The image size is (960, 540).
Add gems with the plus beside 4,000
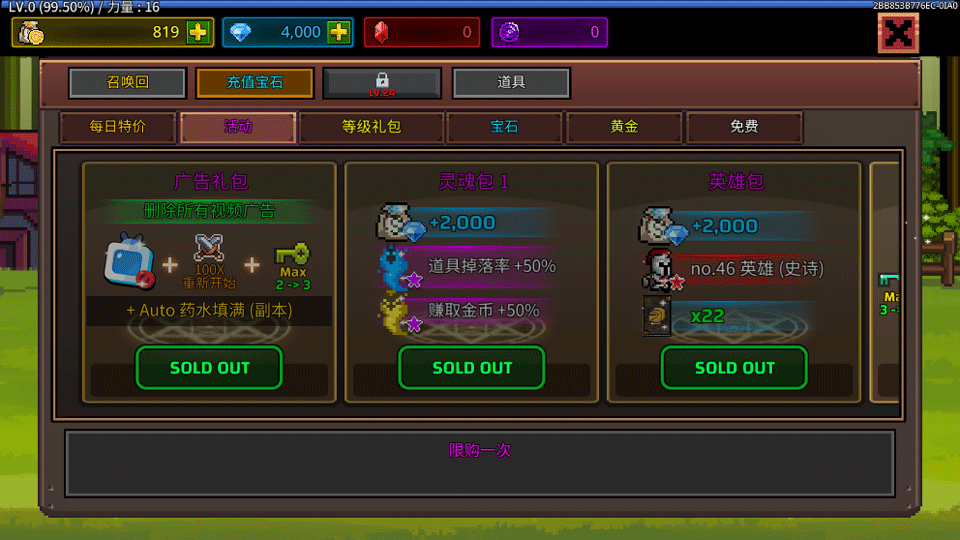(339, 32)
